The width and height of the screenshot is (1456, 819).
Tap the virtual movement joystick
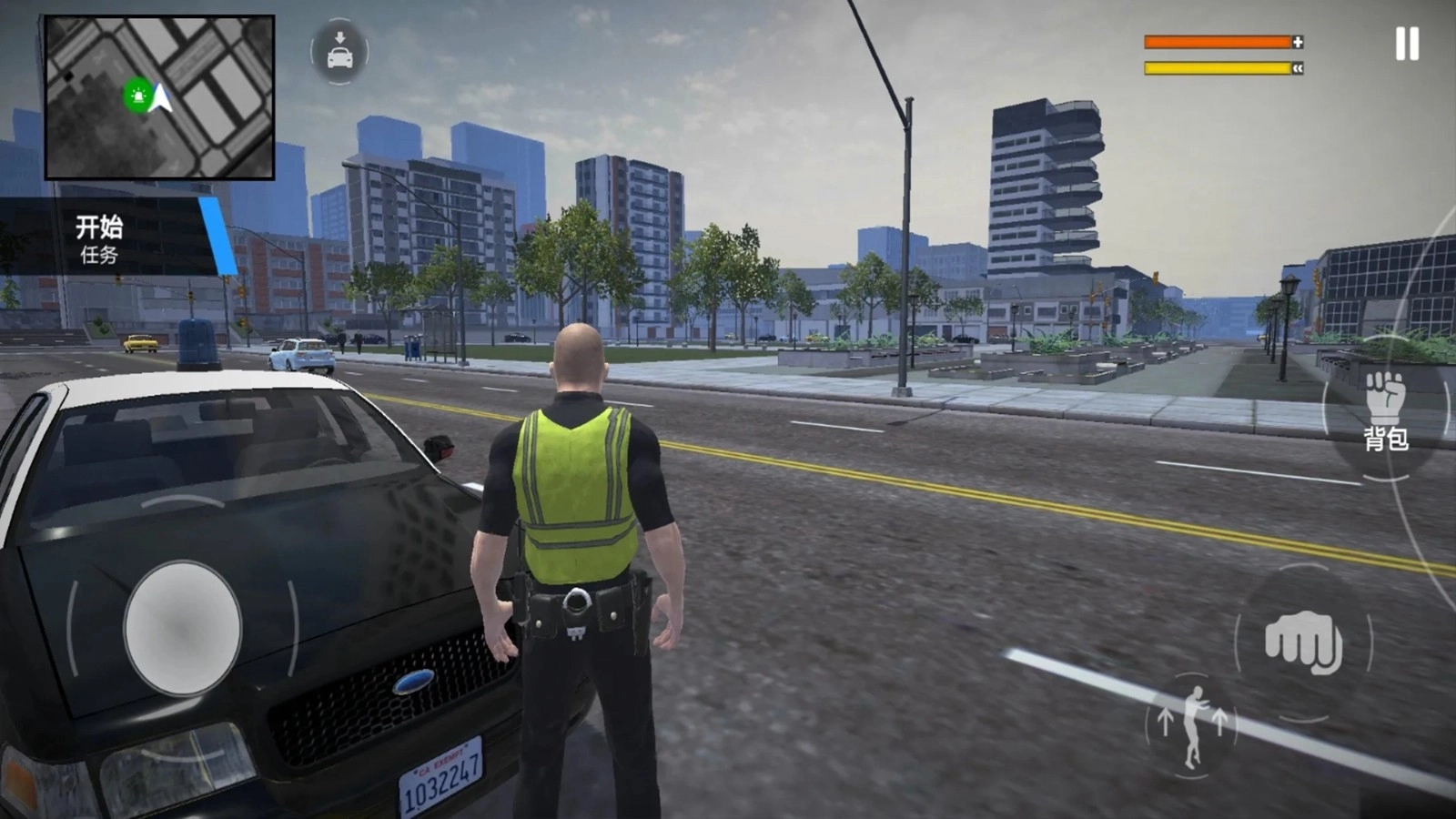[183, 628]
